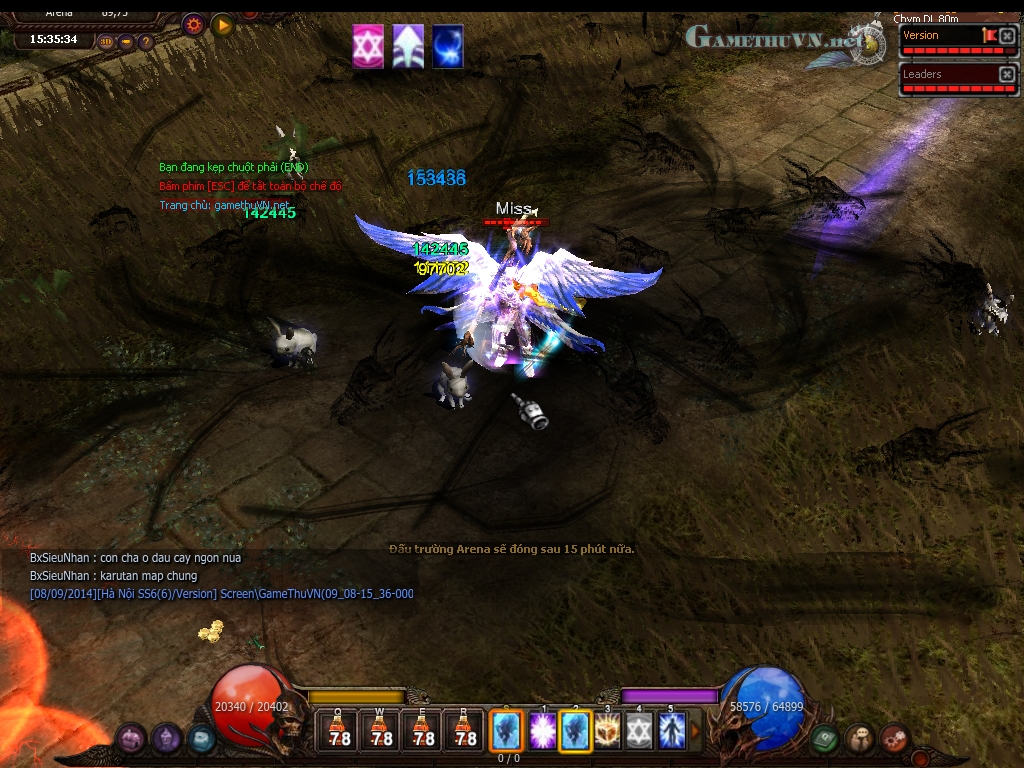Use the potion in slot R

point(465,731)
